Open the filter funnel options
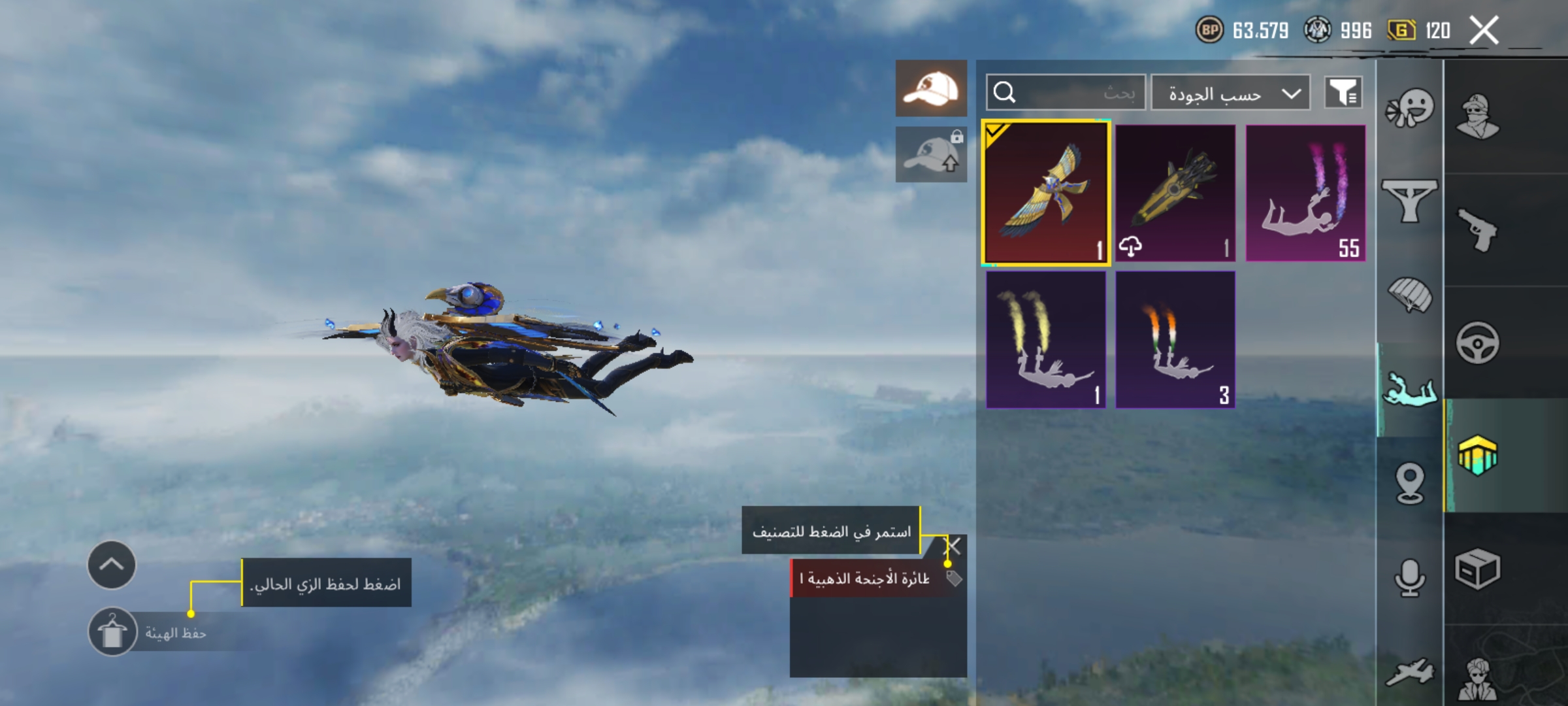This screenshot has width=1568, height=706. tap(1343, 93)
